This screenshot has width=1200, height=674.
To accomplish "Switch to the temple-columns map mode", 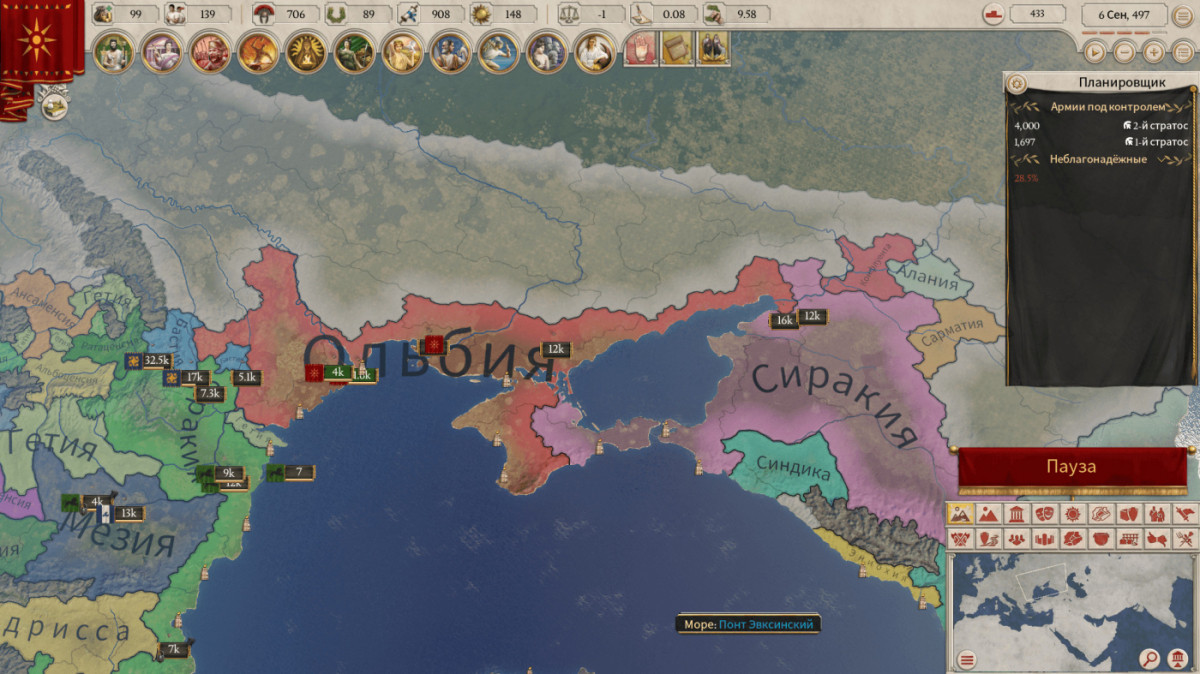I will [1016, 514].
